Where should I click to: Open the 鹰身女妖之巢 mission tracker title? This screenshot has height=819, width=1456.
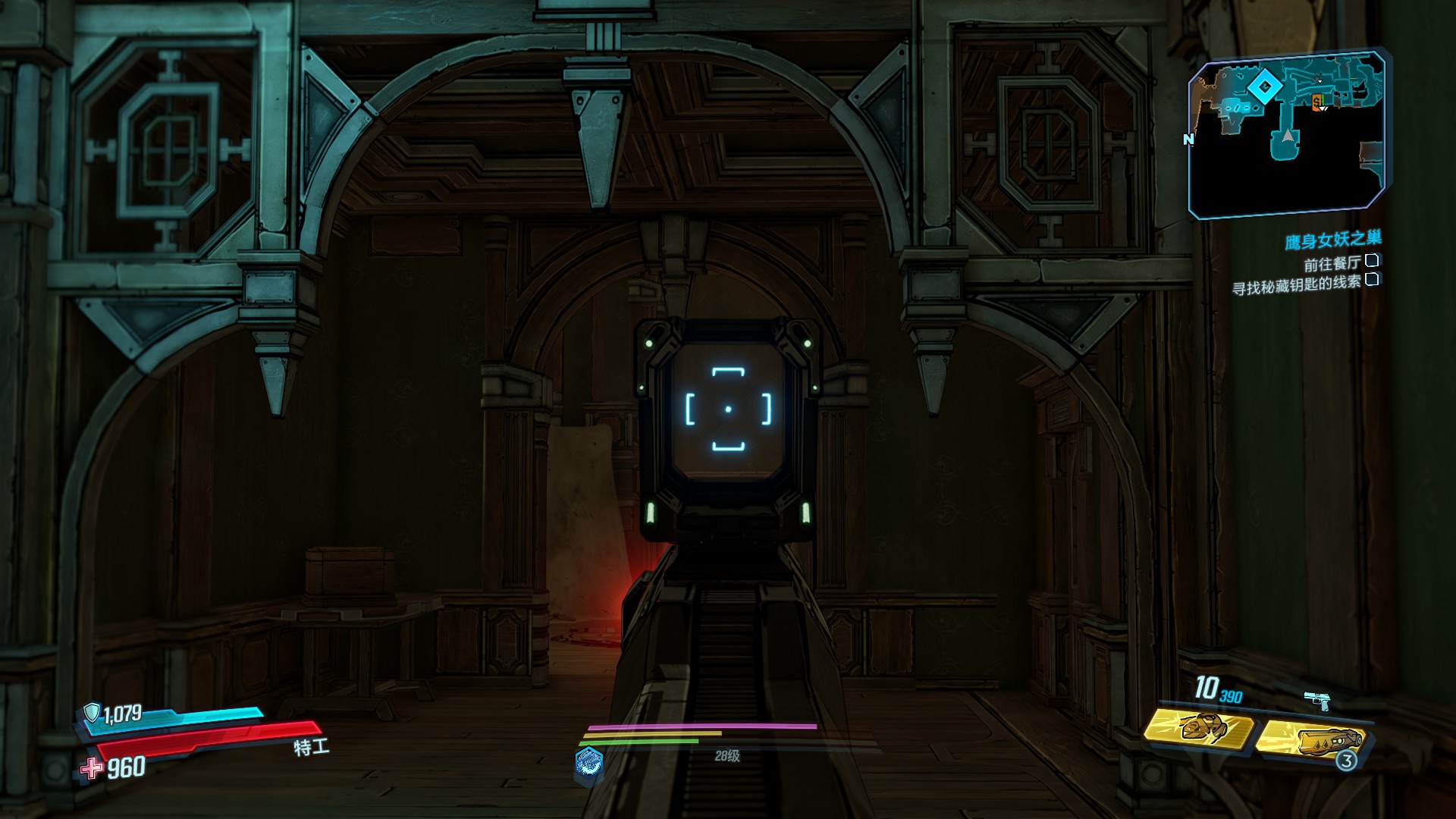coord(1332,241)
